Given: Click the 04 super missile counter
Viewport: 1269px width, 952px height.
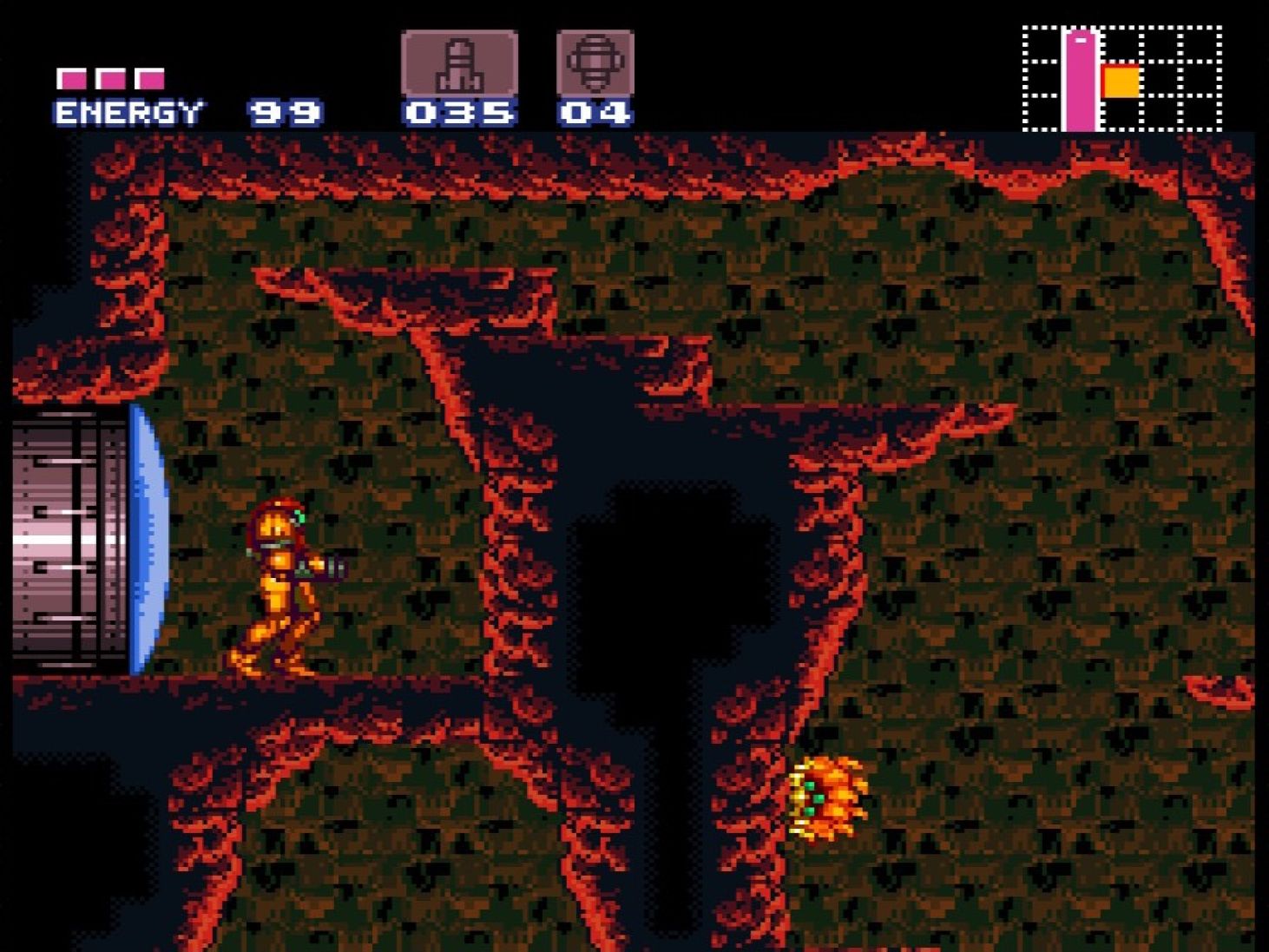Looking at the screenshot, I should coord(595,111).
